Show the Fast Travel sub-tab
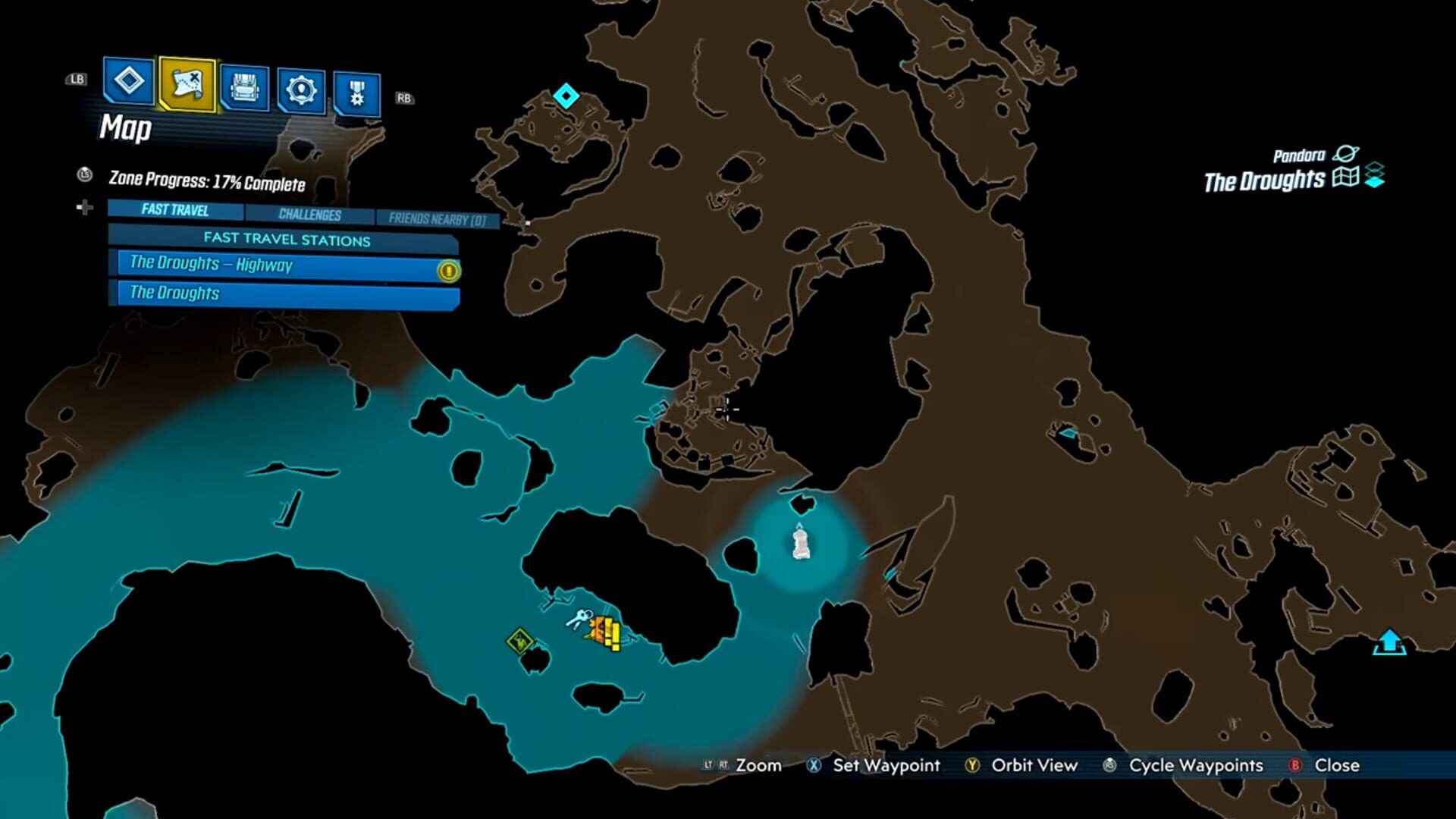Screen dimensions: 1456x819 [175, 210]
